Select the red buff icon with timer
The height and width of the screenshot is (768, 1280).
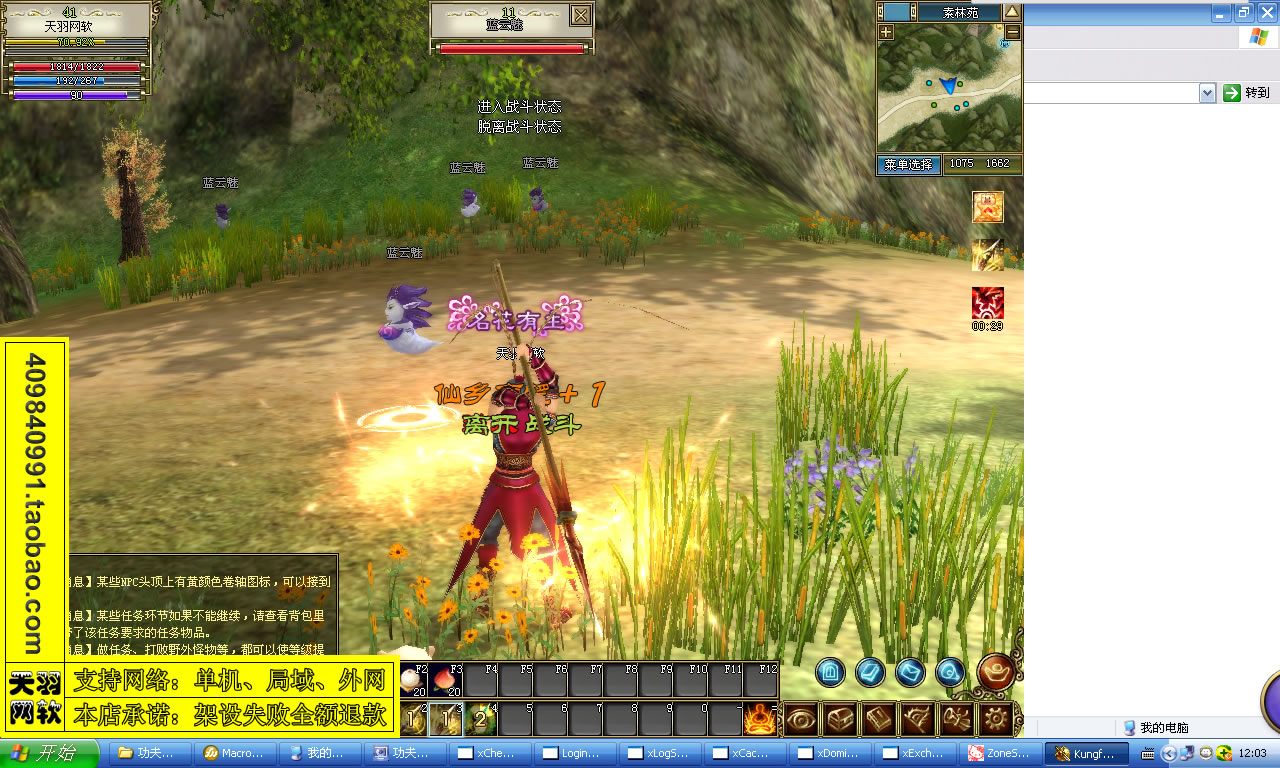coord(988,303)
